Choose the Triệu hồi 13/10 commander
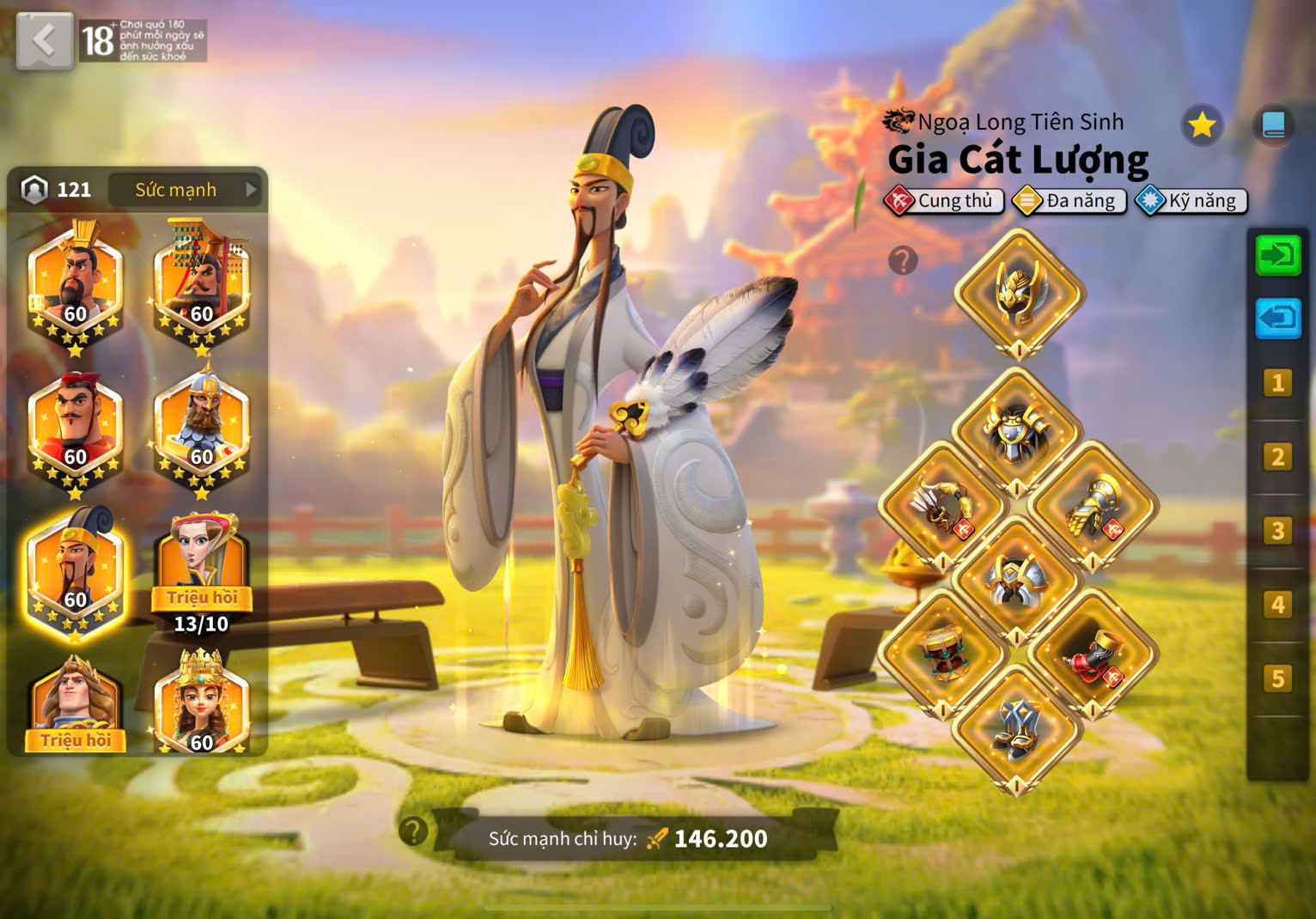The image size is (1316, 919). (202, 571)
